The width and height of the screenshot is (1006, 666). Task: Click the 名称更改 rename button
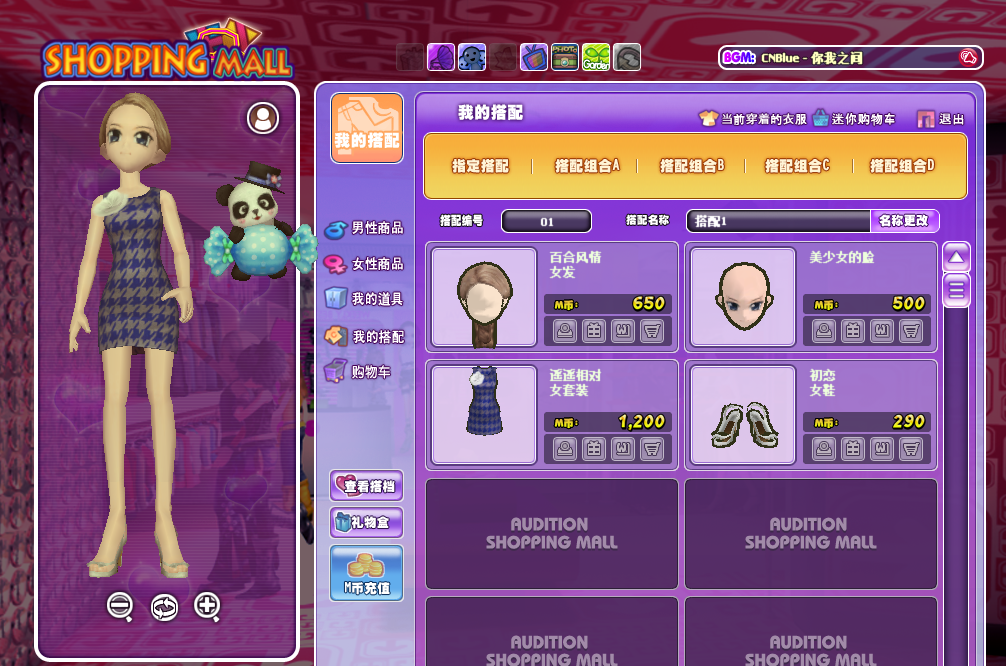tap(904, 221)
